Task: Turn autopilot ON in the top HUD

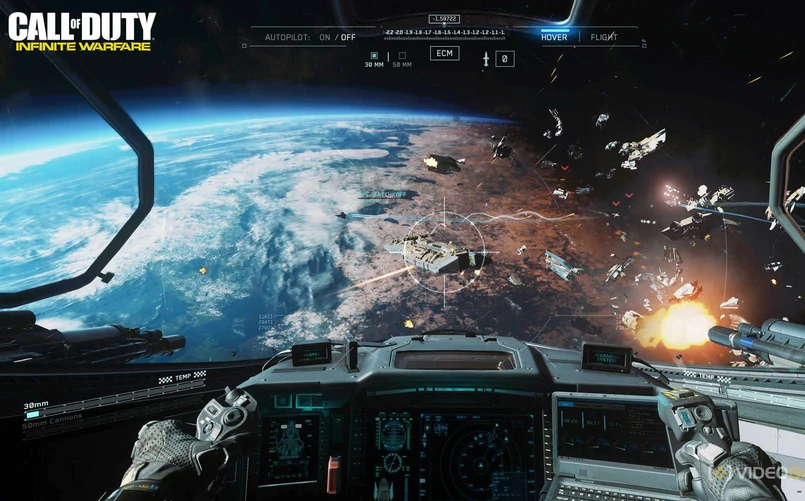Action: [324, 37]
